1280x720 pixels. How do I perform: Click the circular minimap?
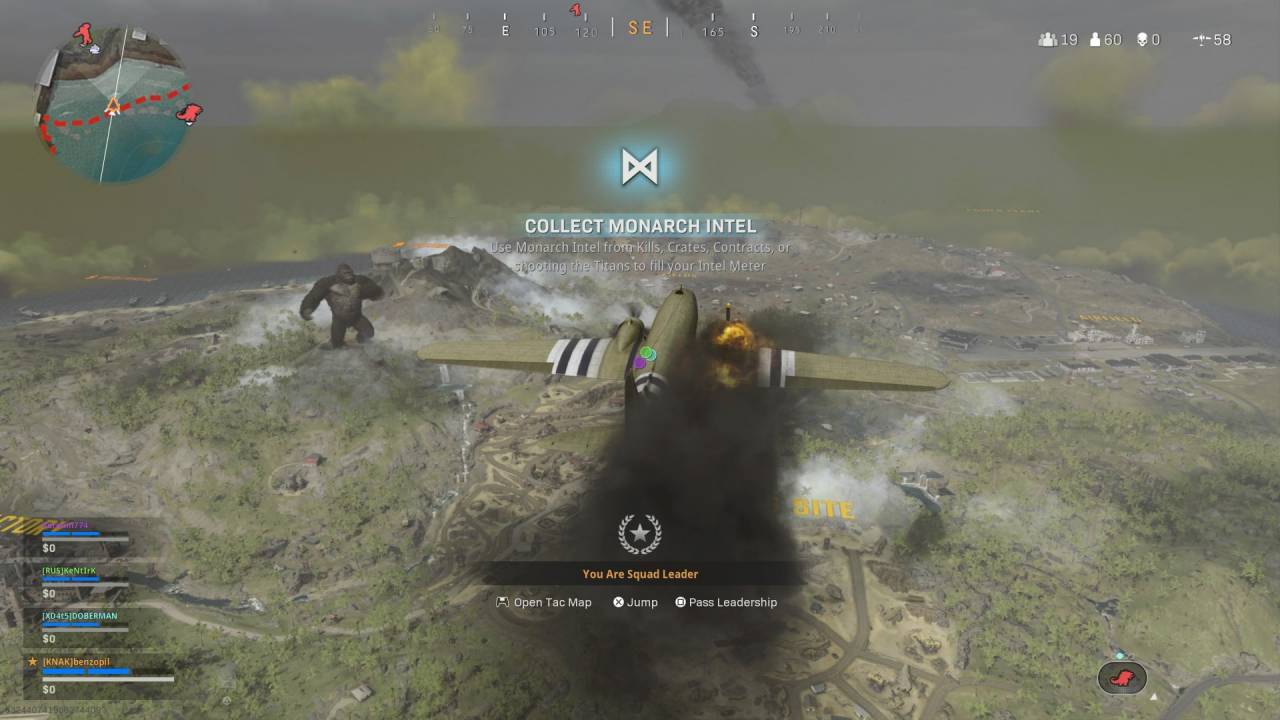112,107
